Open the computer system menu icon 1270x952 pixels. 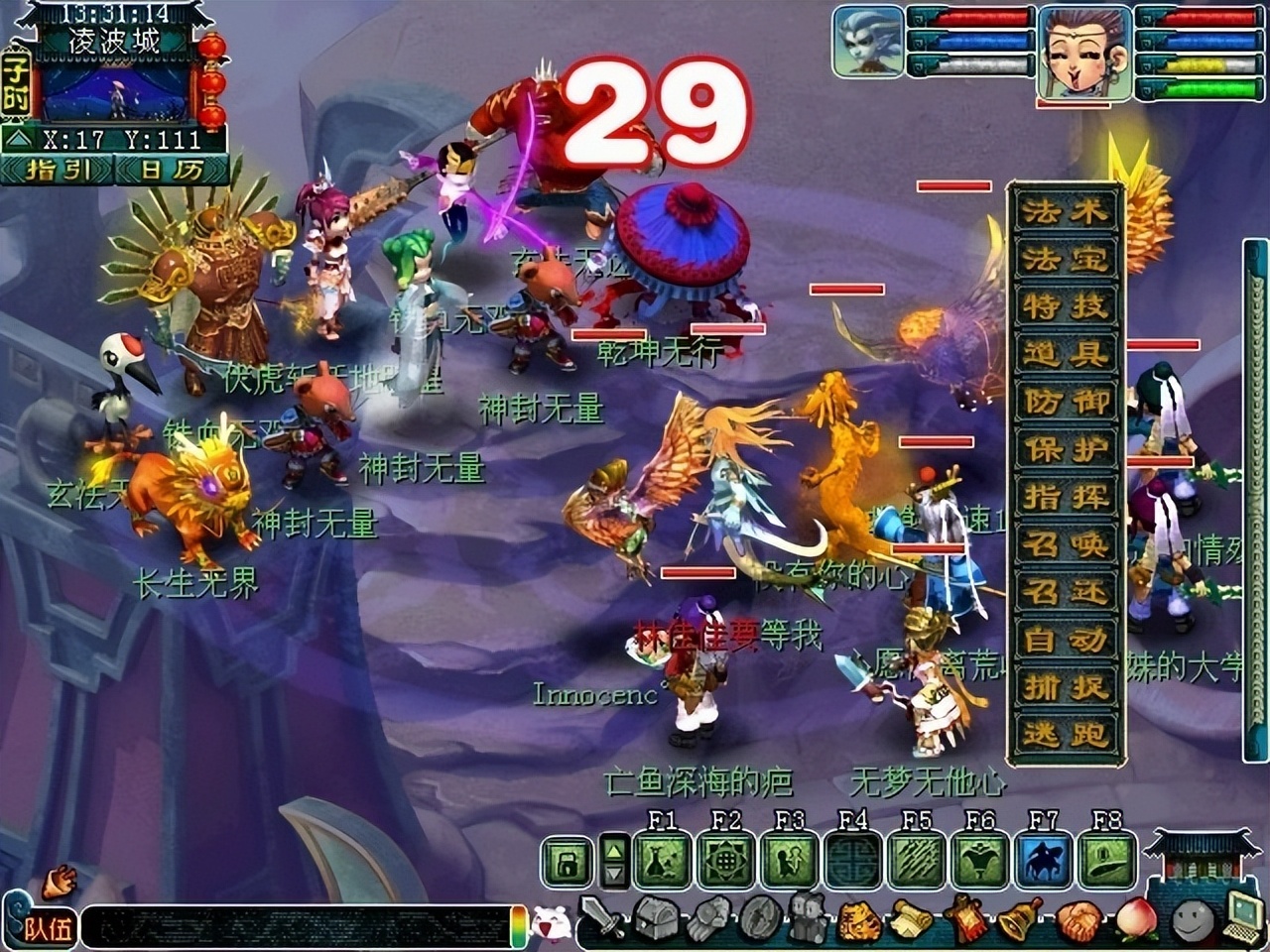point(1240,917)
